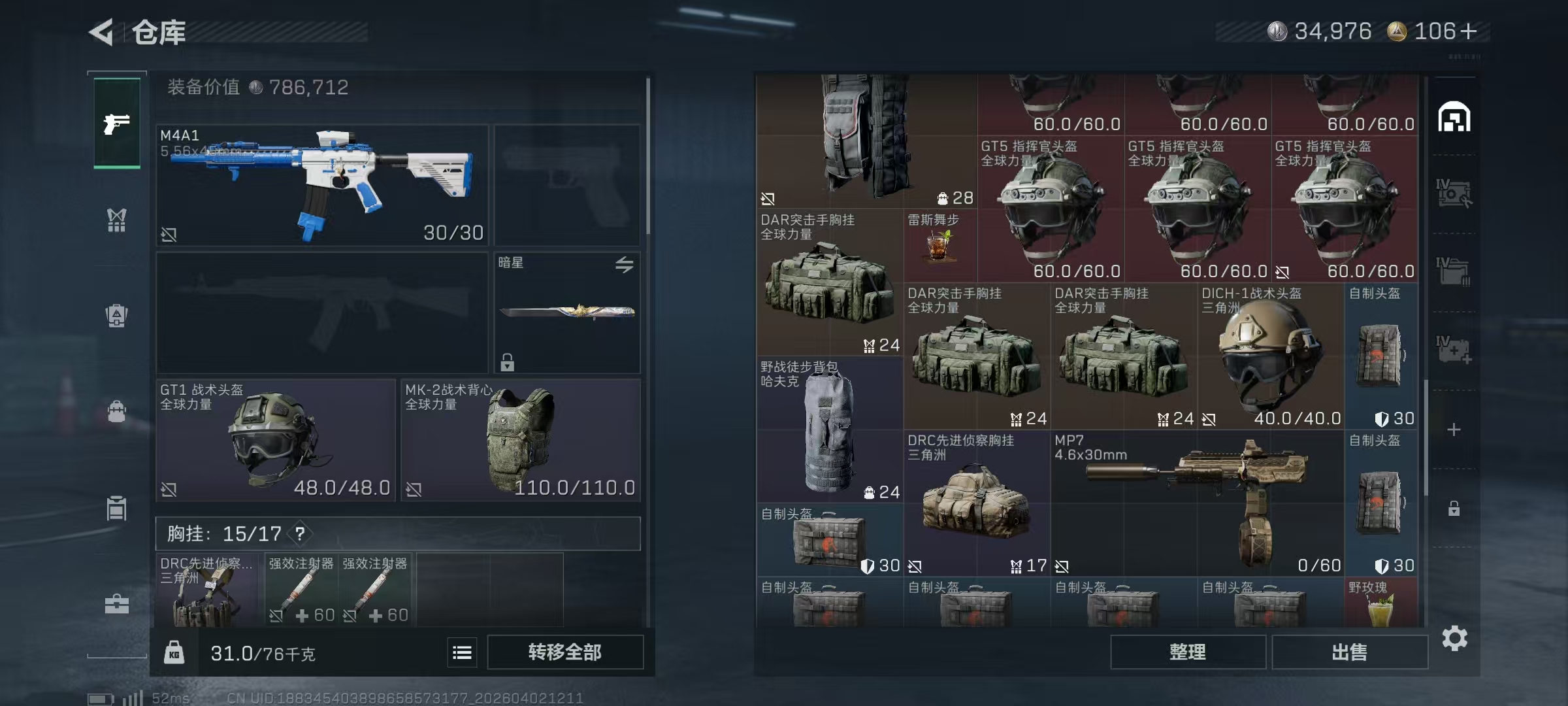Click the 整理 sort button

pos(1187,652)
